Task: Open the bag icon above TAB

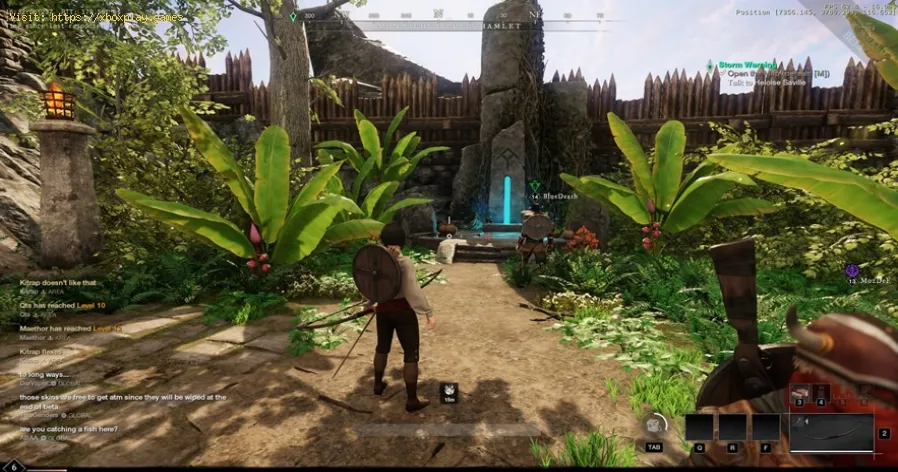Action: (656, 423)
